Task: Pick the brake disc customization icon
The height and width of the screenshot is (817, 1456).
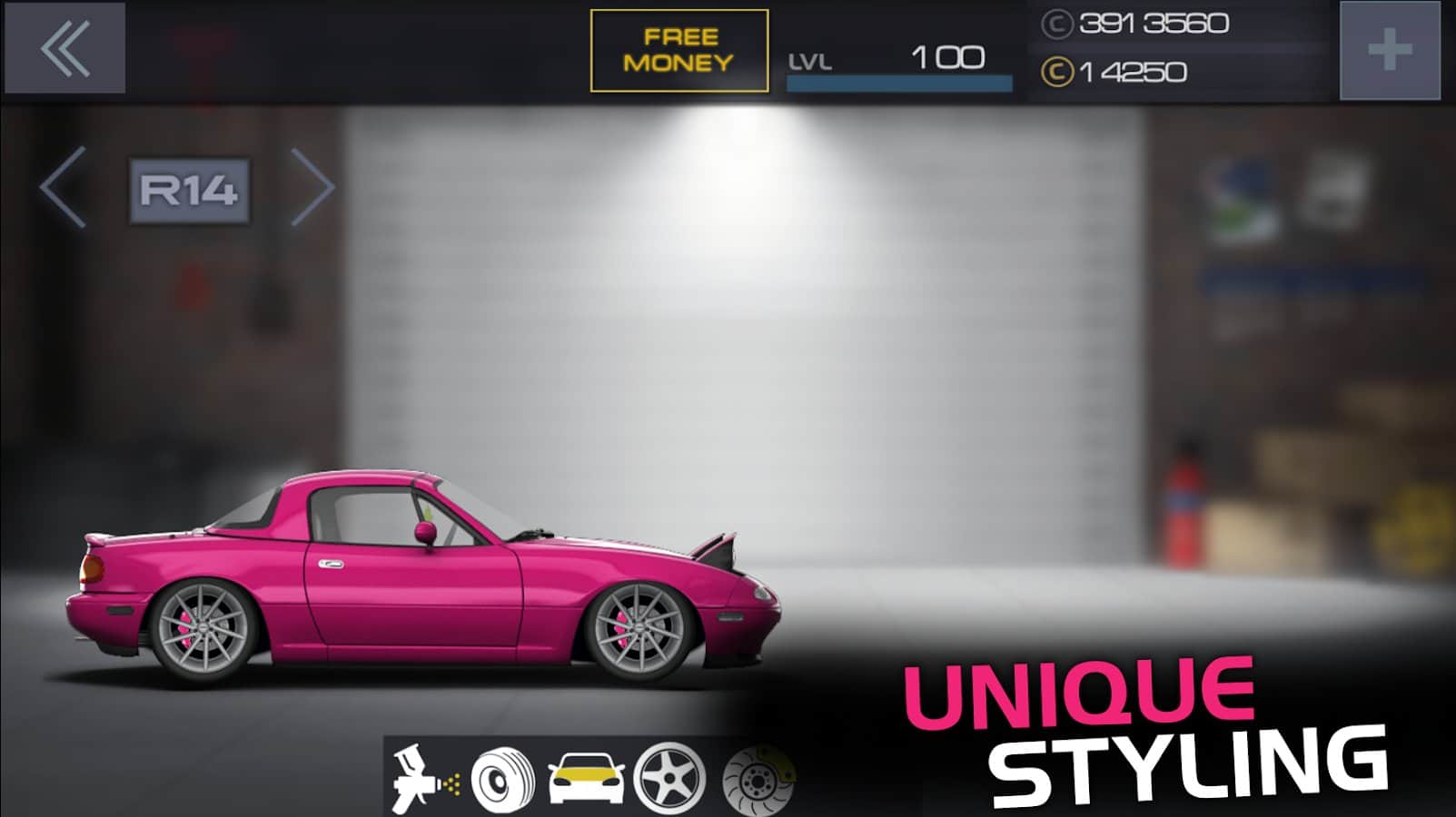Action: (x=756, y=778)
